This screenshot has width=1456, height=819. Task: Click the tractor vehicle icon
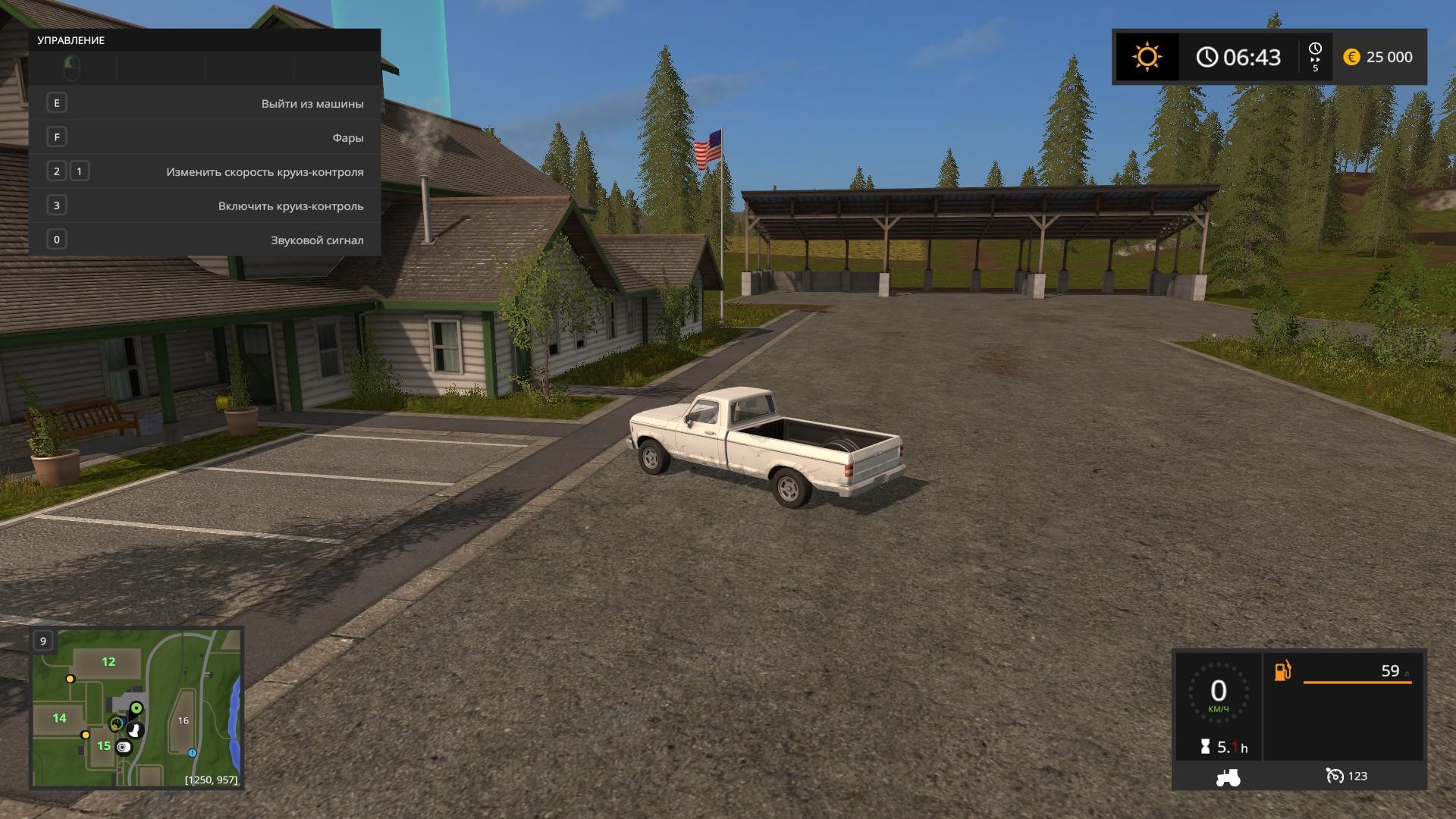[1228, 777]
